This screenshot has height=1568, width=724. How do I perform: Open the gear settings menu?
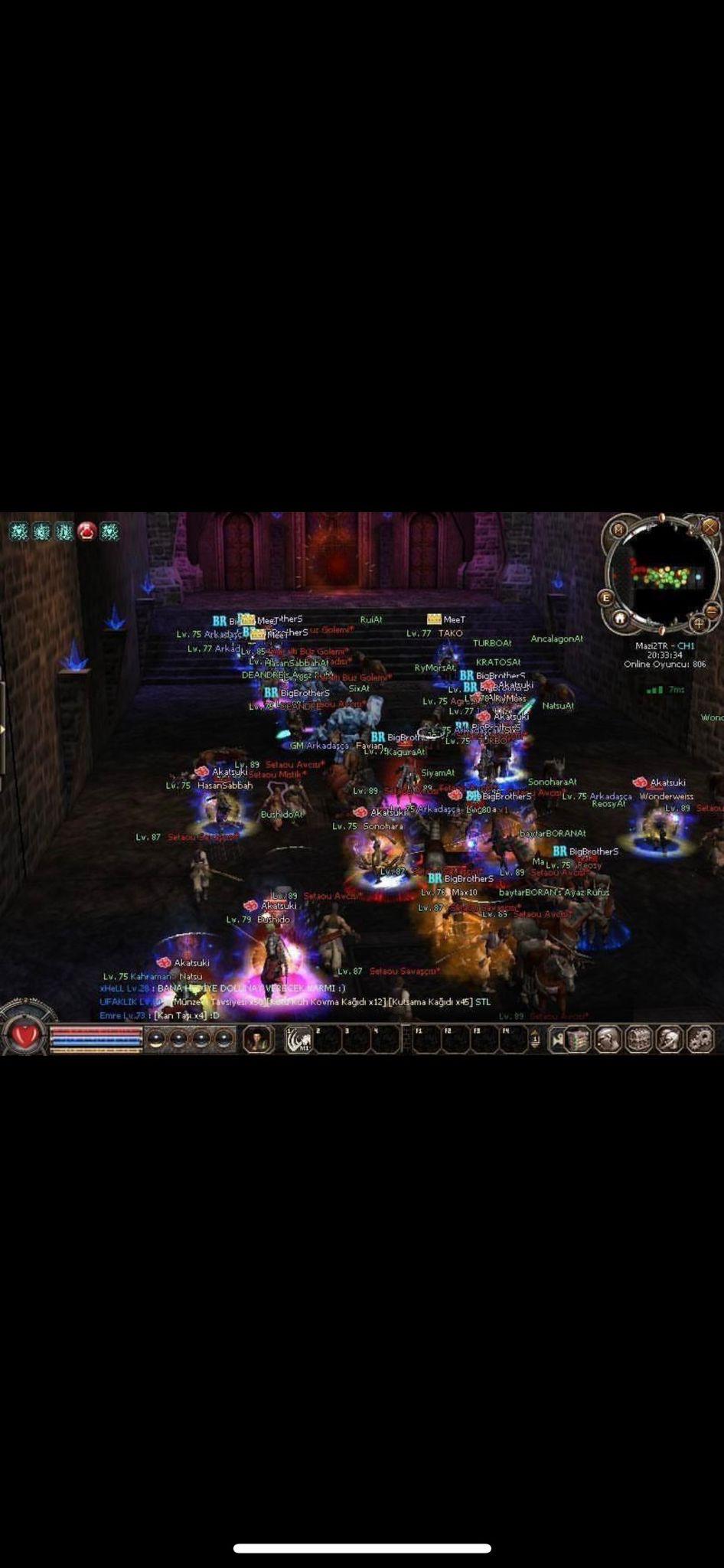coord(700,1039)
